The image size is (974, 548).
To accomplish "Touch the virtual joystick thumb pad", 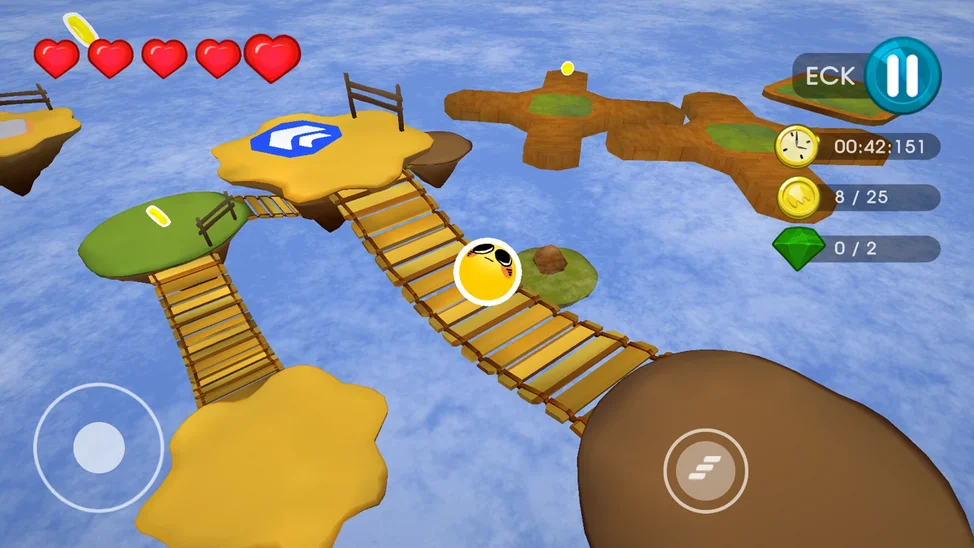I will (99, 447).
